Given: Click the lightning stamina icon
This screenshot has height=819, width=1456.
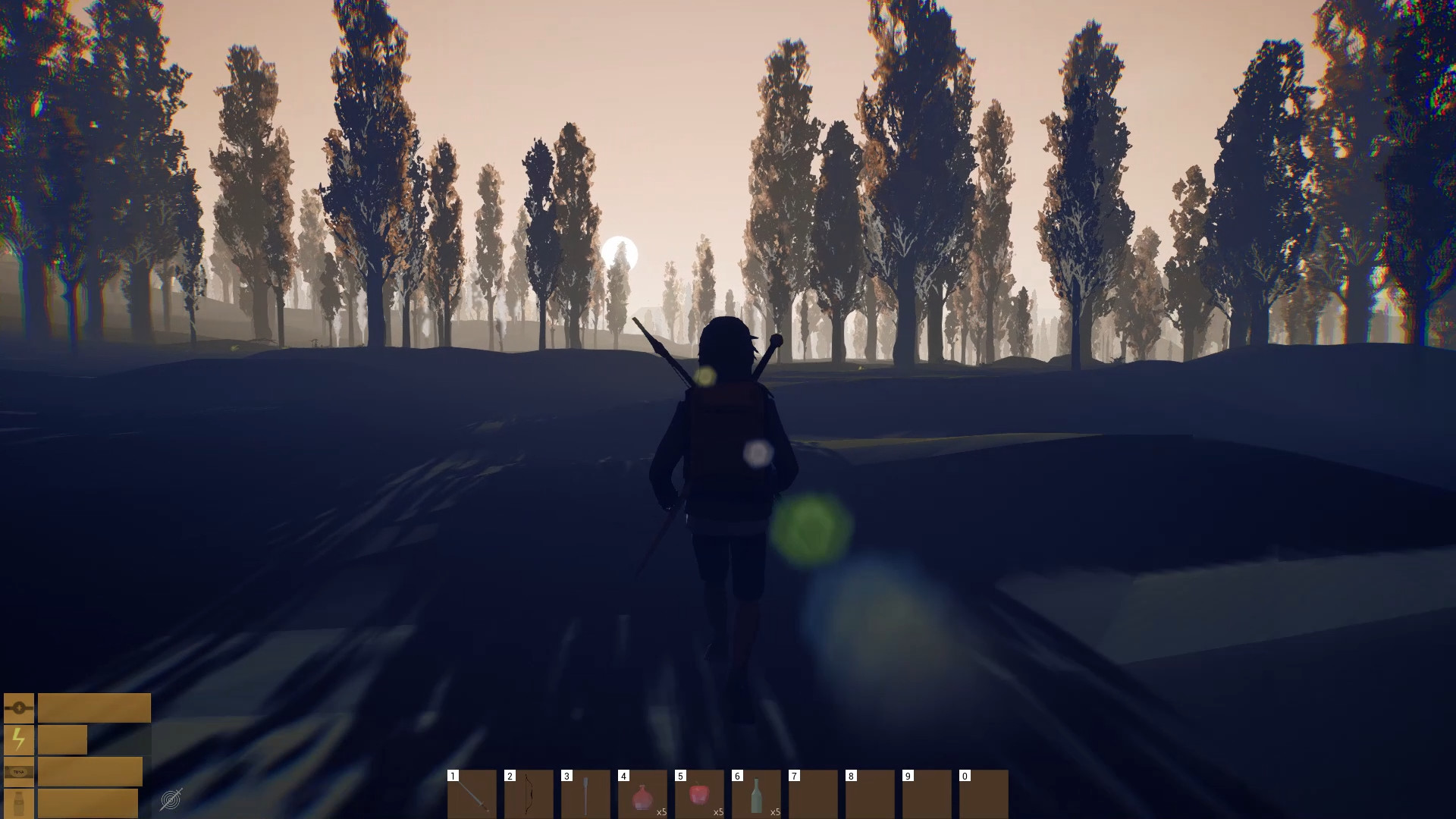Looking at the screenshot, I should tap(19, 739).
